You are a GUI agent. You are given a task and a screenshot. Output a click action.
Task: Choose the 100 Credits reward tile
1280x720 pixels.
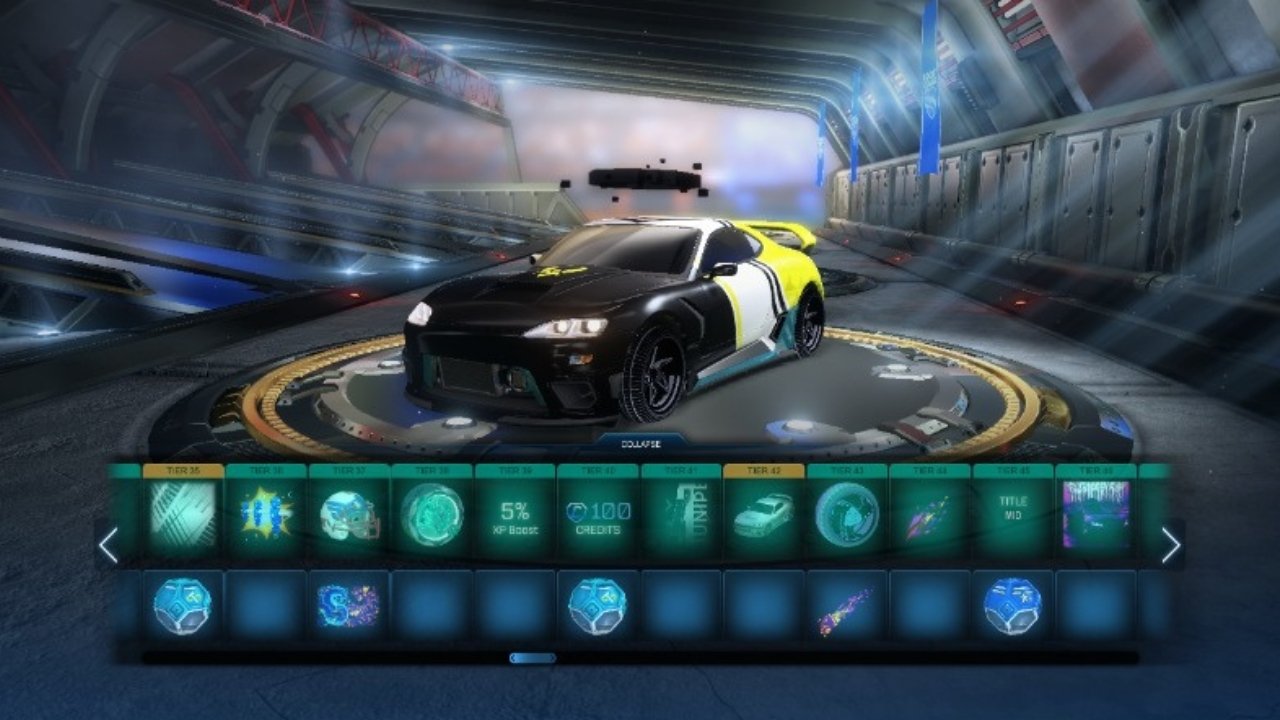598,514
